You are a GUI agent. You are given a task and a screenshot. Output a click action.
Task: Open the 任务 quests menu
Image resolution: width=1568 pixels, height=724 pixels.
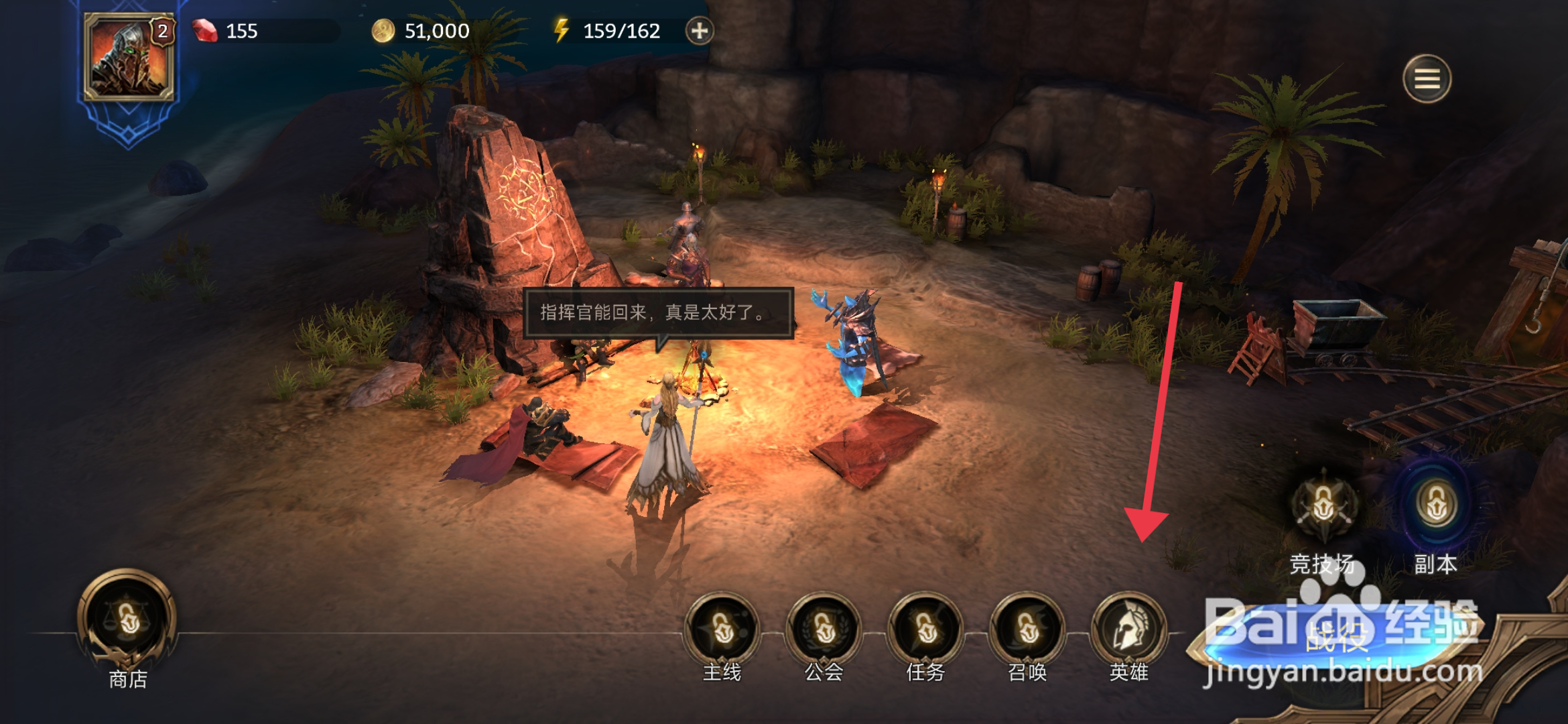(x=925, y=629)
